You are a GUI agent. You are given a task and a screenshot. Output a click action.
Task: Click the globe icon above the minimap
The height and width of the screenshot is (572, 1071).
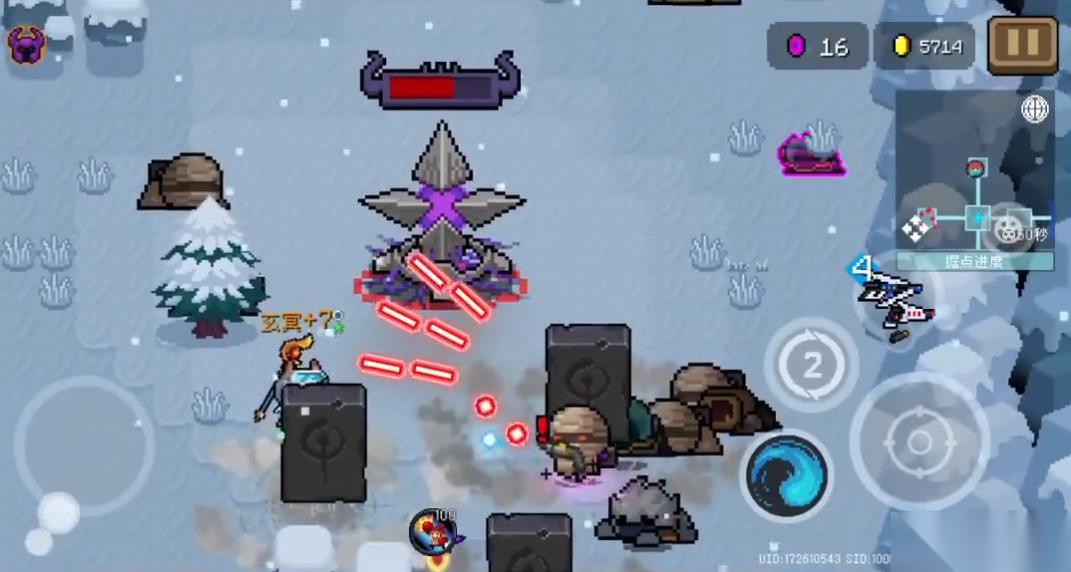[1034, 109]
